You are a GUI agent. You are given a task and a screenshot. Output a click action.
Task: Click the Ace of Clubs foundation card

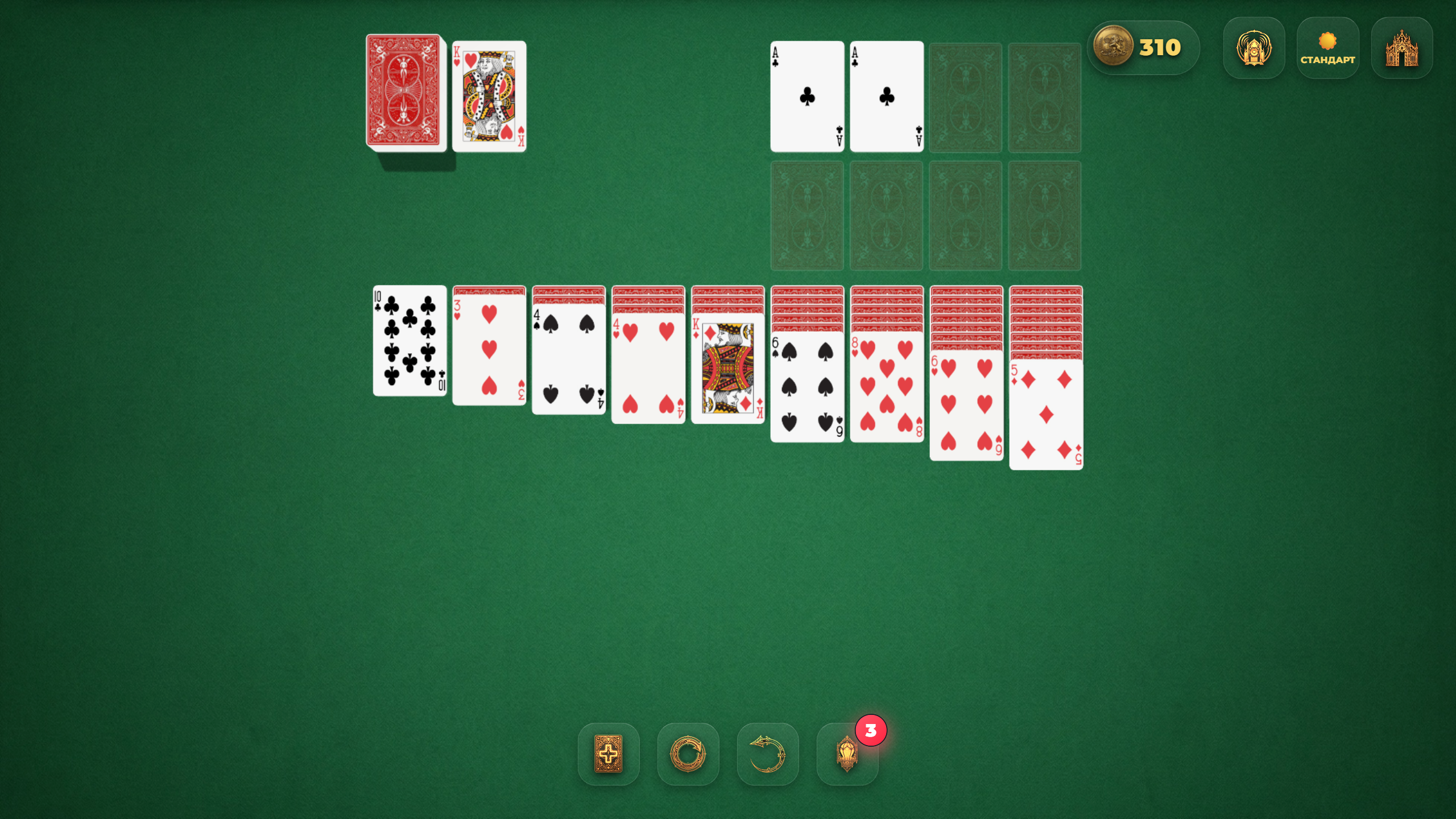[x=806, y=97]
